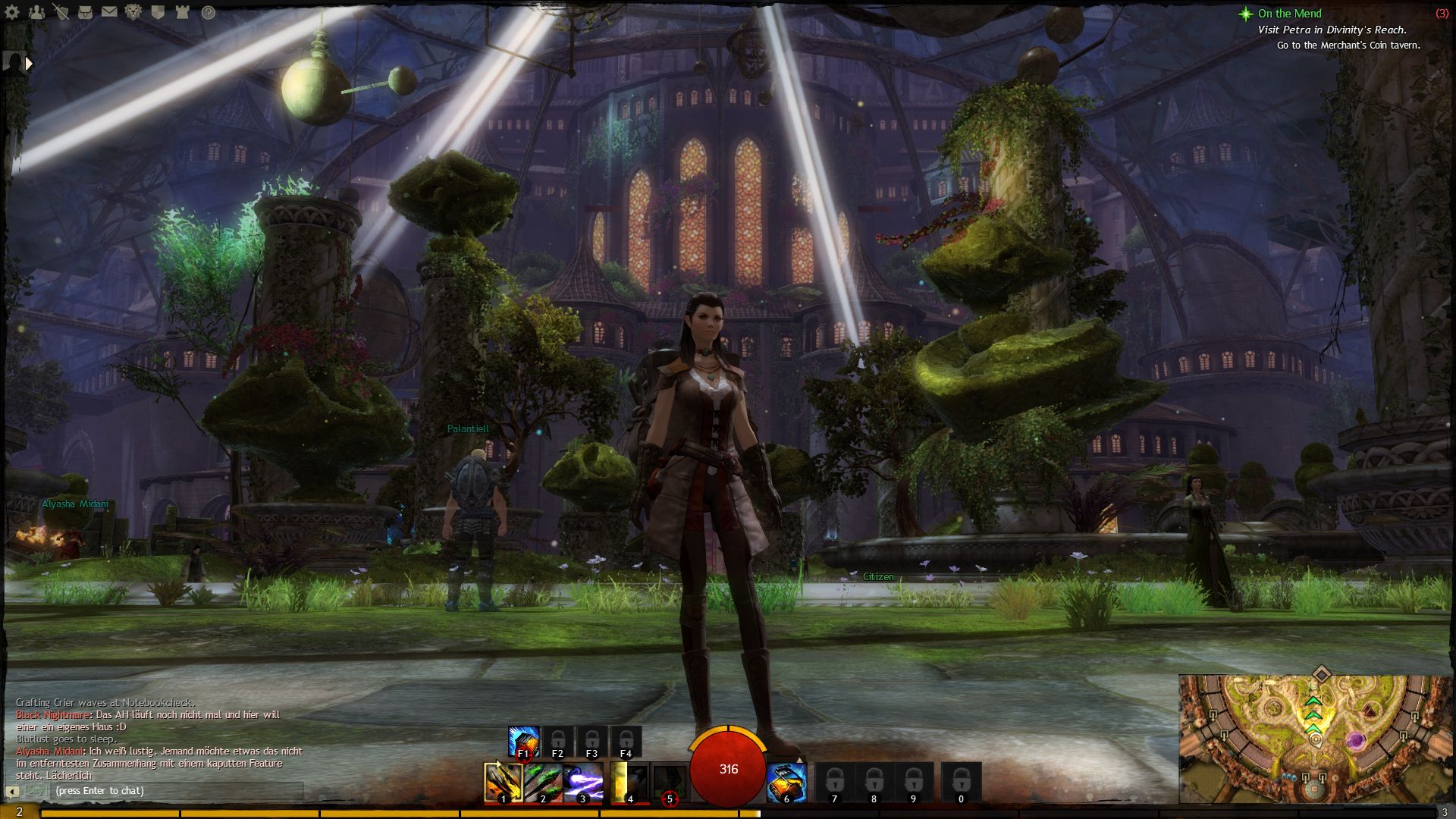1456x819 pixels.
Task: Activate the weapon skill in slot 4
Action: 629,783
